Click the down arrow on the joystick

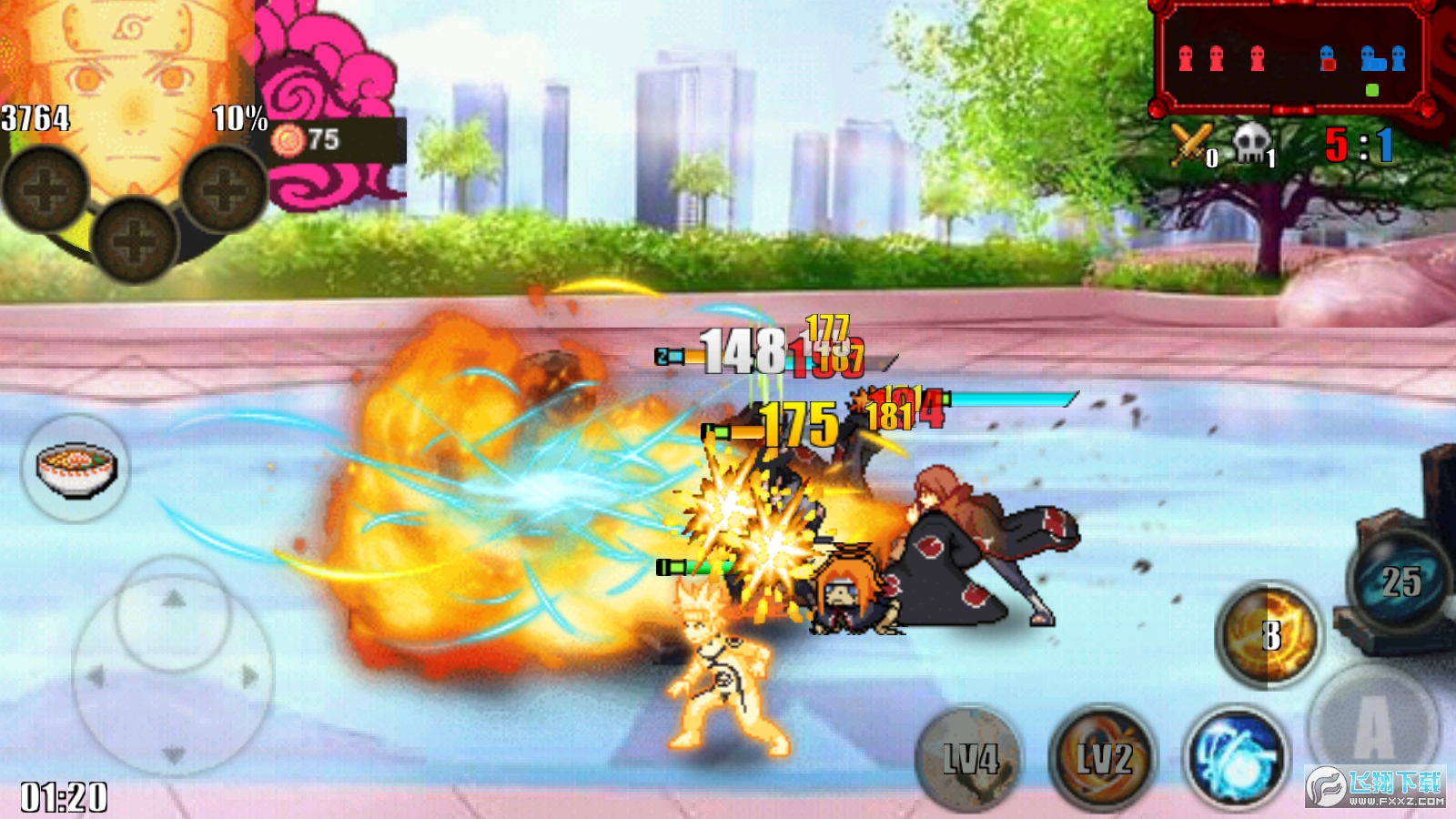click(173, 753)
